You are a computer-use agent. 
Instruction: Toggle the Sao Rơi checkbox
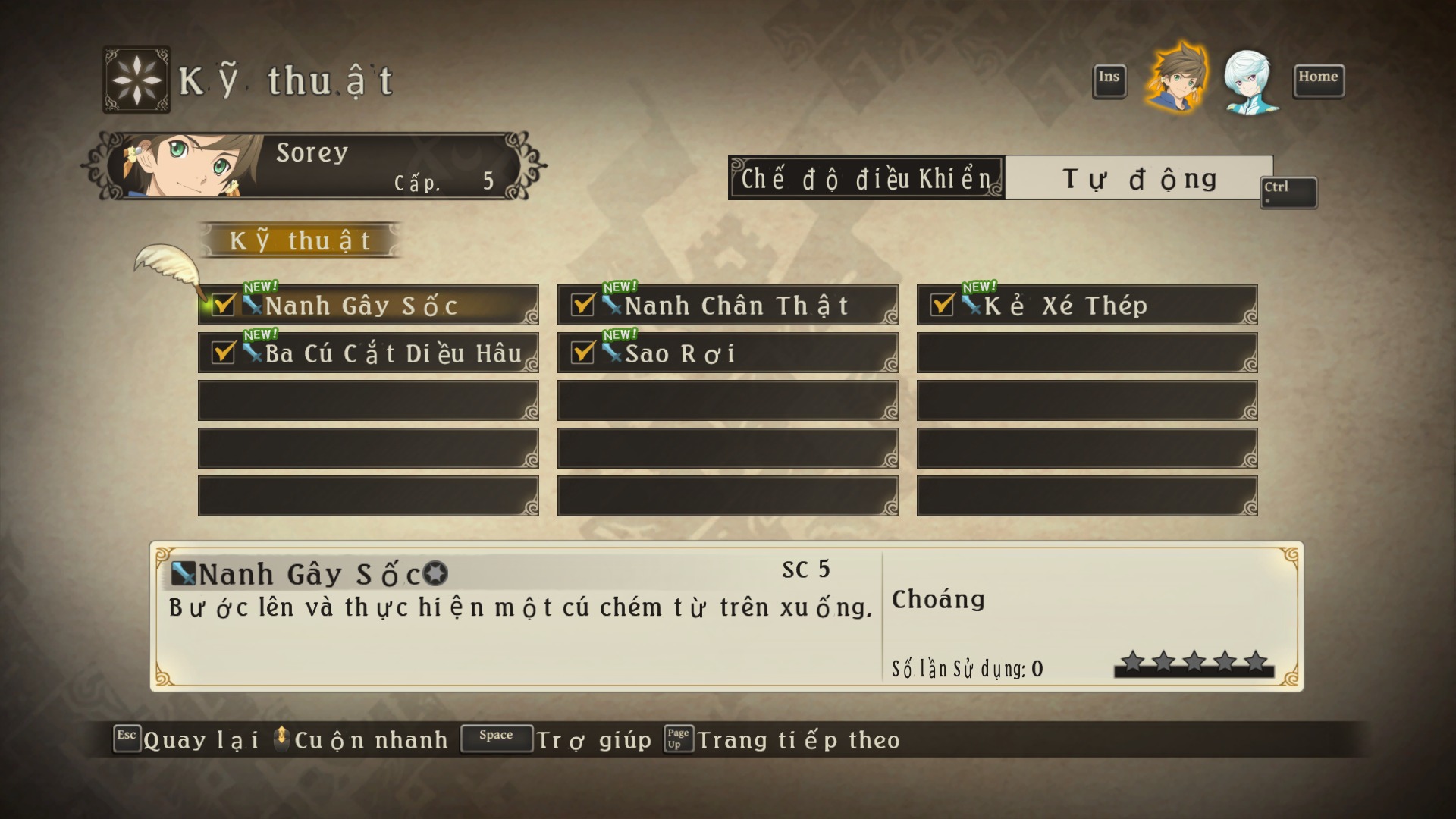point(582,353)
